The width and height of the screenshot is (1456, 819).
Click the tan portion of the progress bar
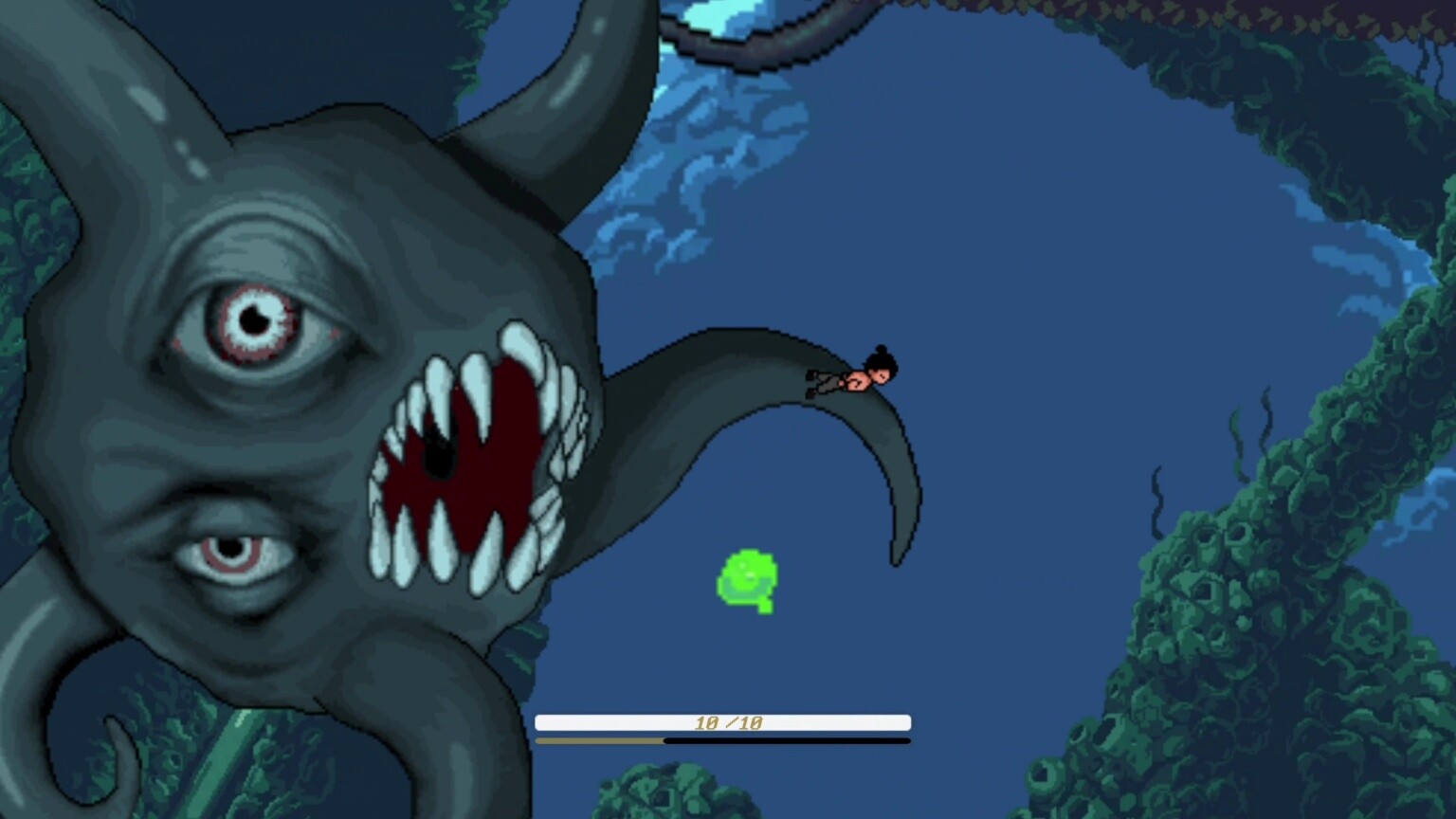(x=597, y=739)
